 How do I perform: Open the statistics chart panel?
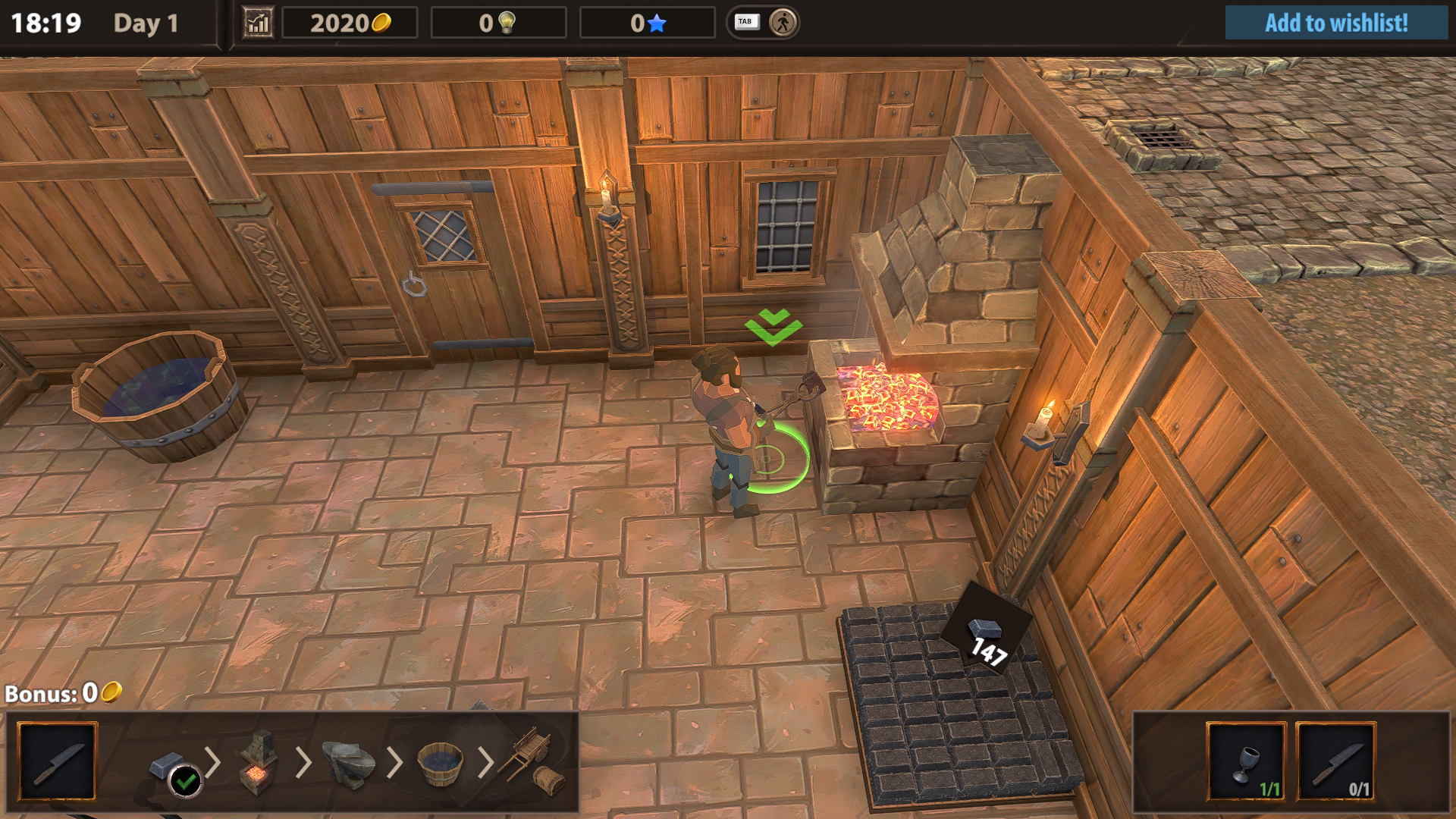pos(258,23)
